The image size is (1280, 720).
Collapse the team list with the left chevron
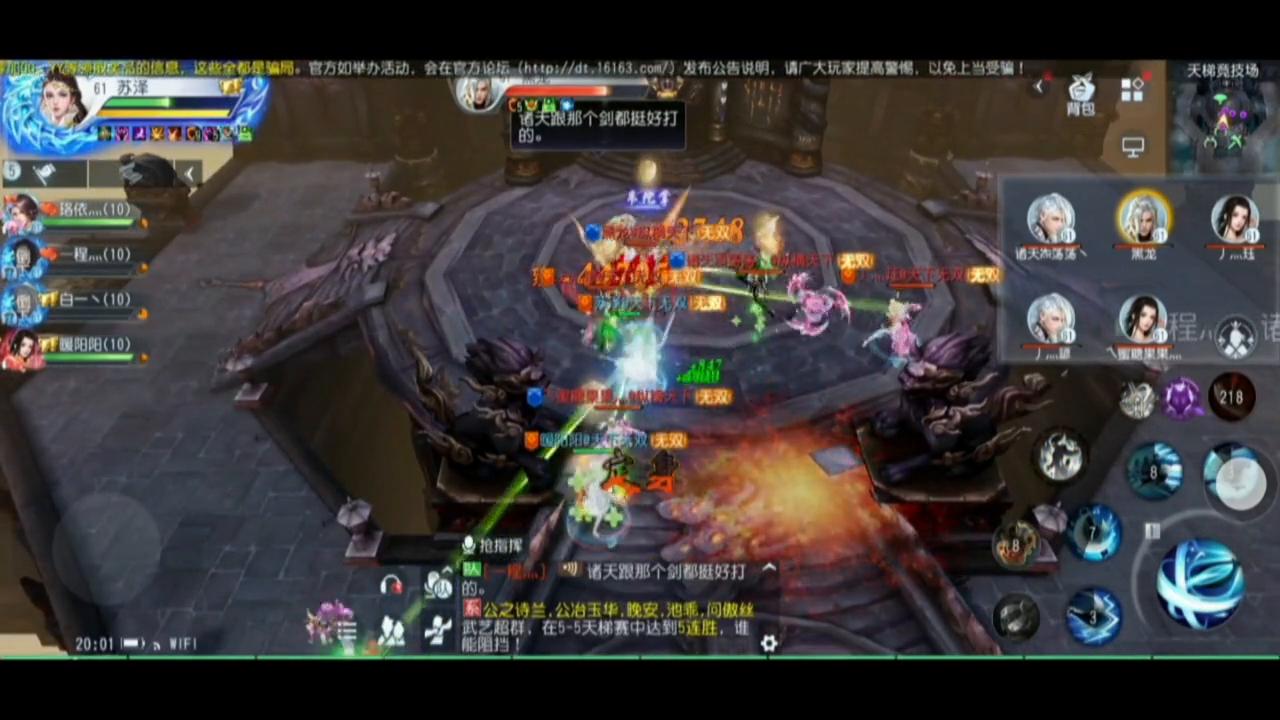190,173
